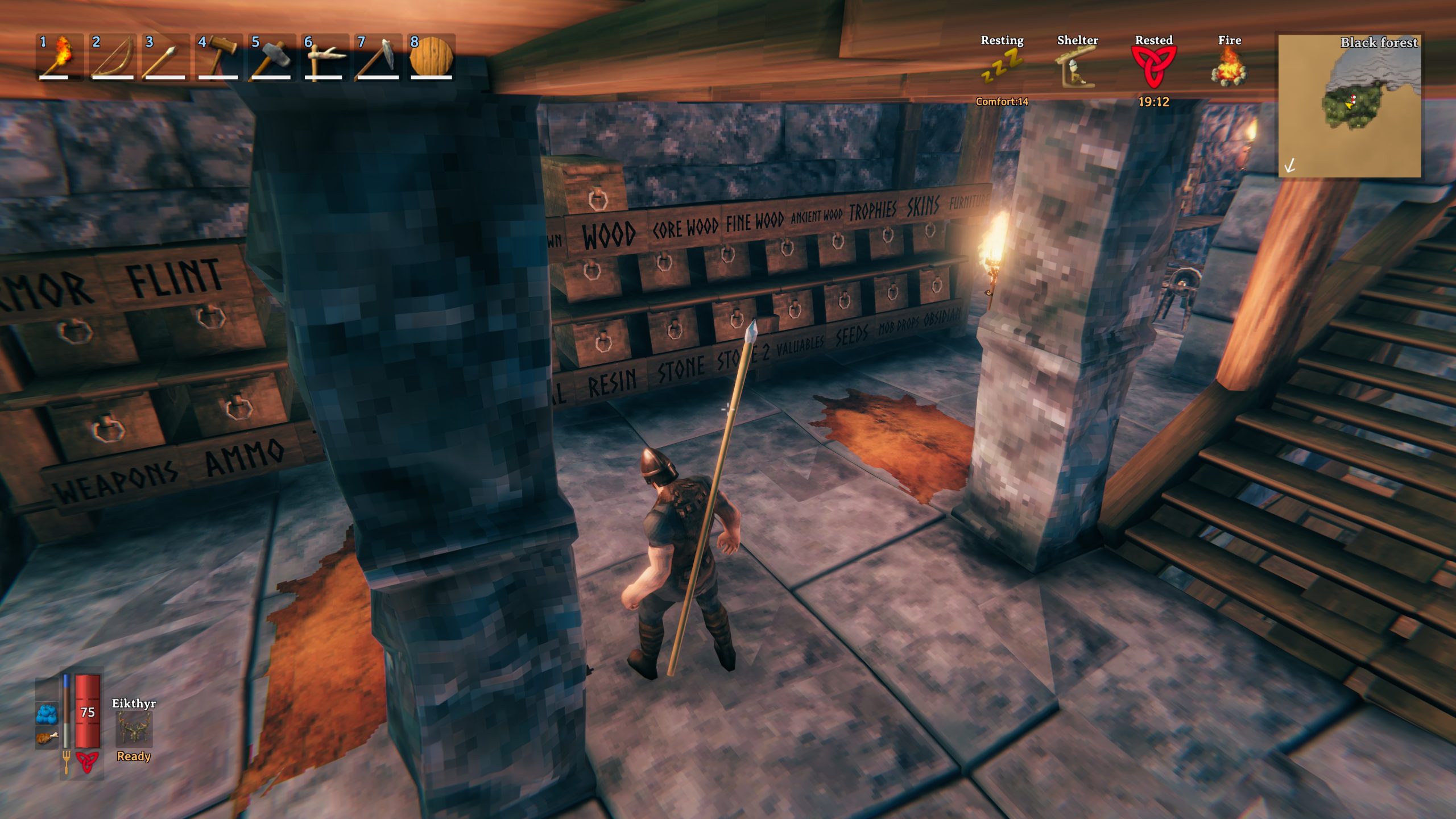Screen dimensions: 1456x819
Task: Click the blueberries food icon
Action: click(47, 713)
